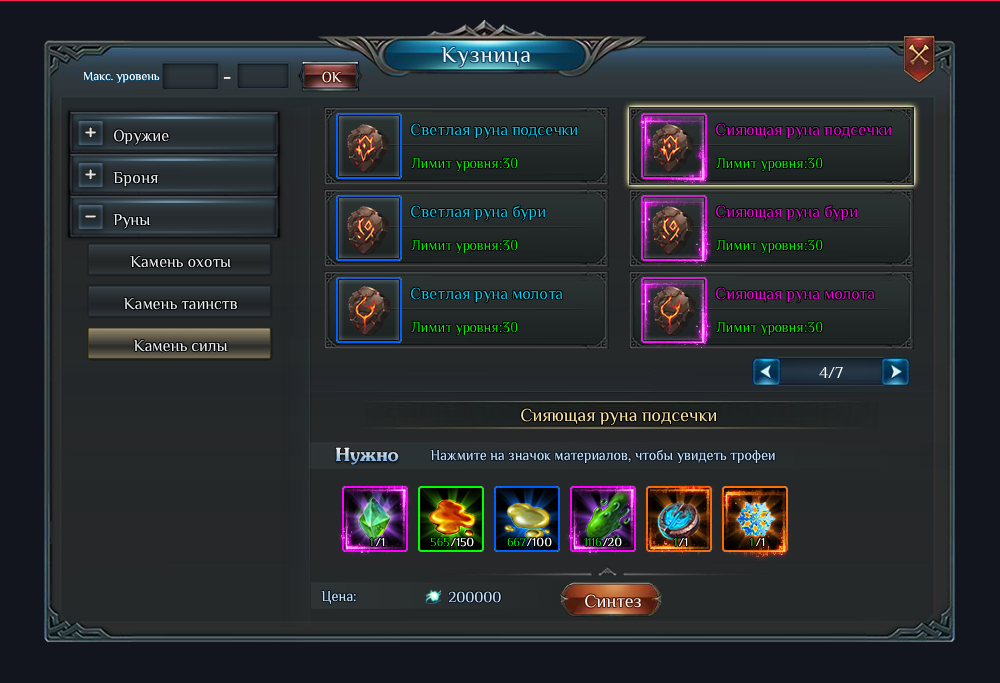This screenshot has width=1000, height=683.
Task: Choose the Камень силы subcategory
Action: 180,345
